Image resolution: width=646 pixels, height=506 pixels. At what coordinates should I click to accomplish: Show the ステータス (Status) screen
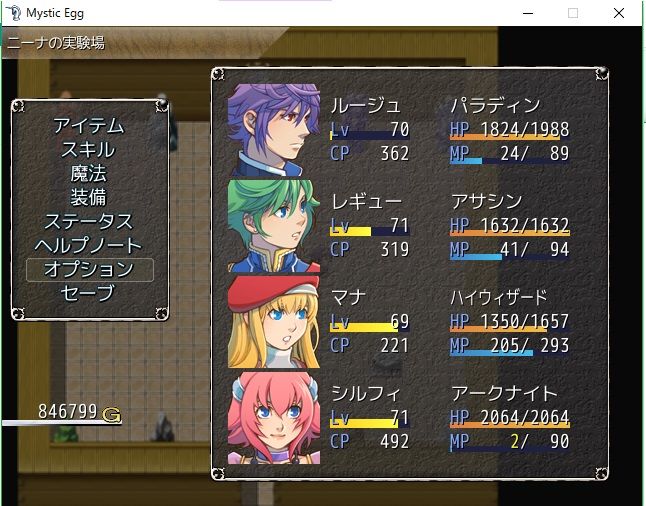click(88, 222)
